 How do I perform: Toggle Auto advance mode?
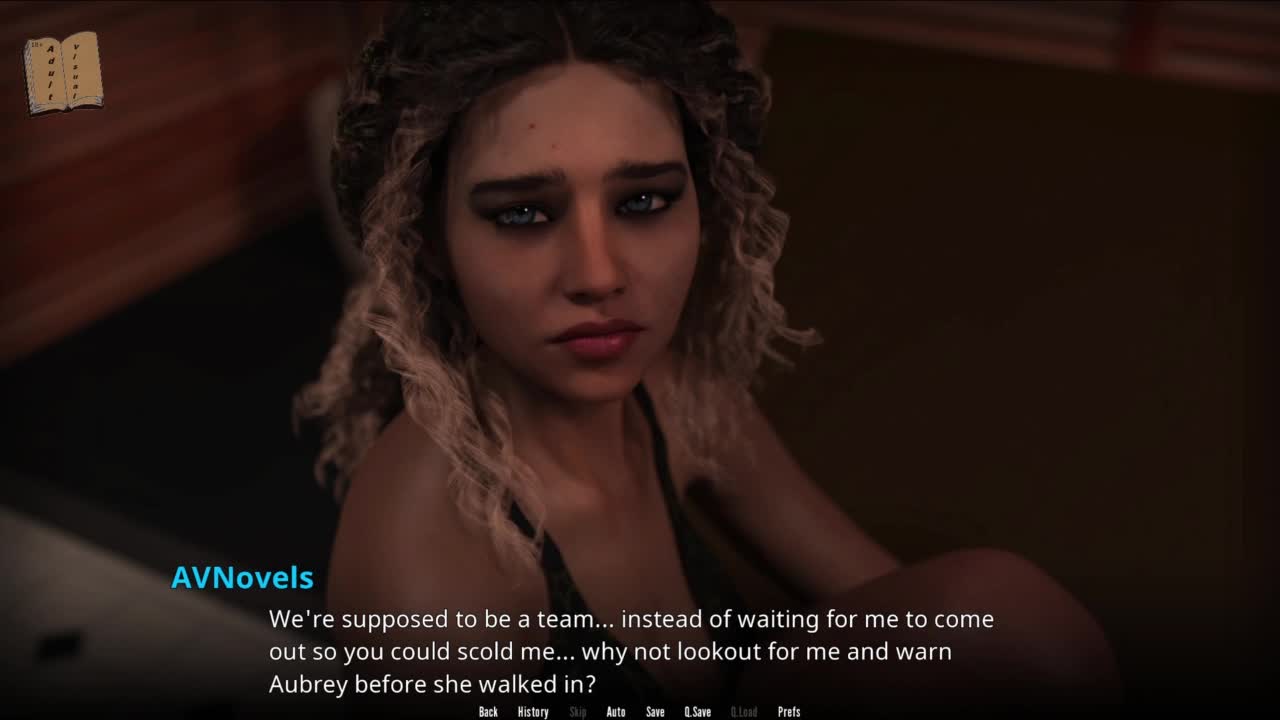pos(616,712)
